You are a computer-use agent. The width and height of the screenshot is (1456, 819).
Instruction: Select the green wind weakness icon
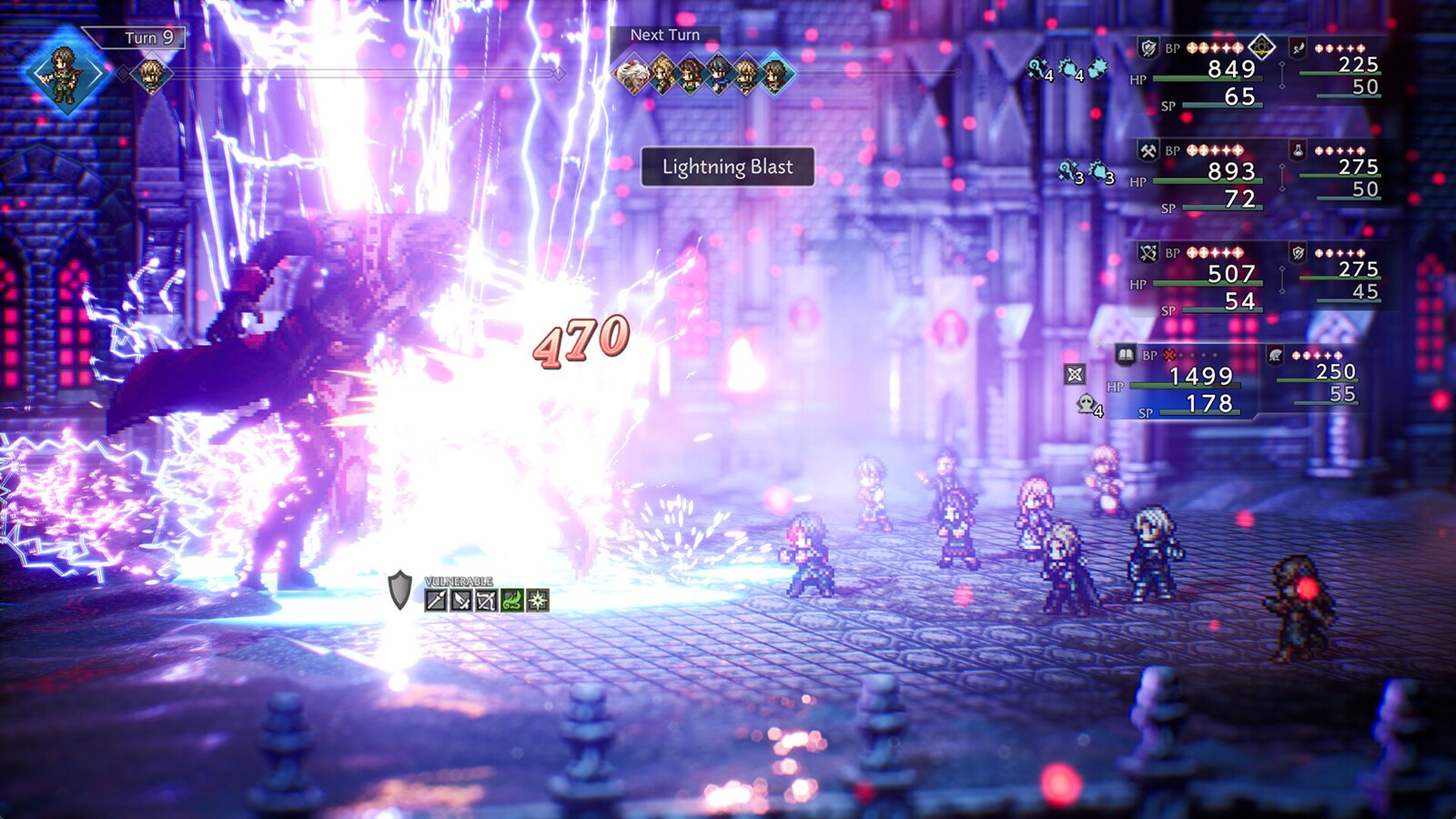pyautogui.click(x=511, y=601)
